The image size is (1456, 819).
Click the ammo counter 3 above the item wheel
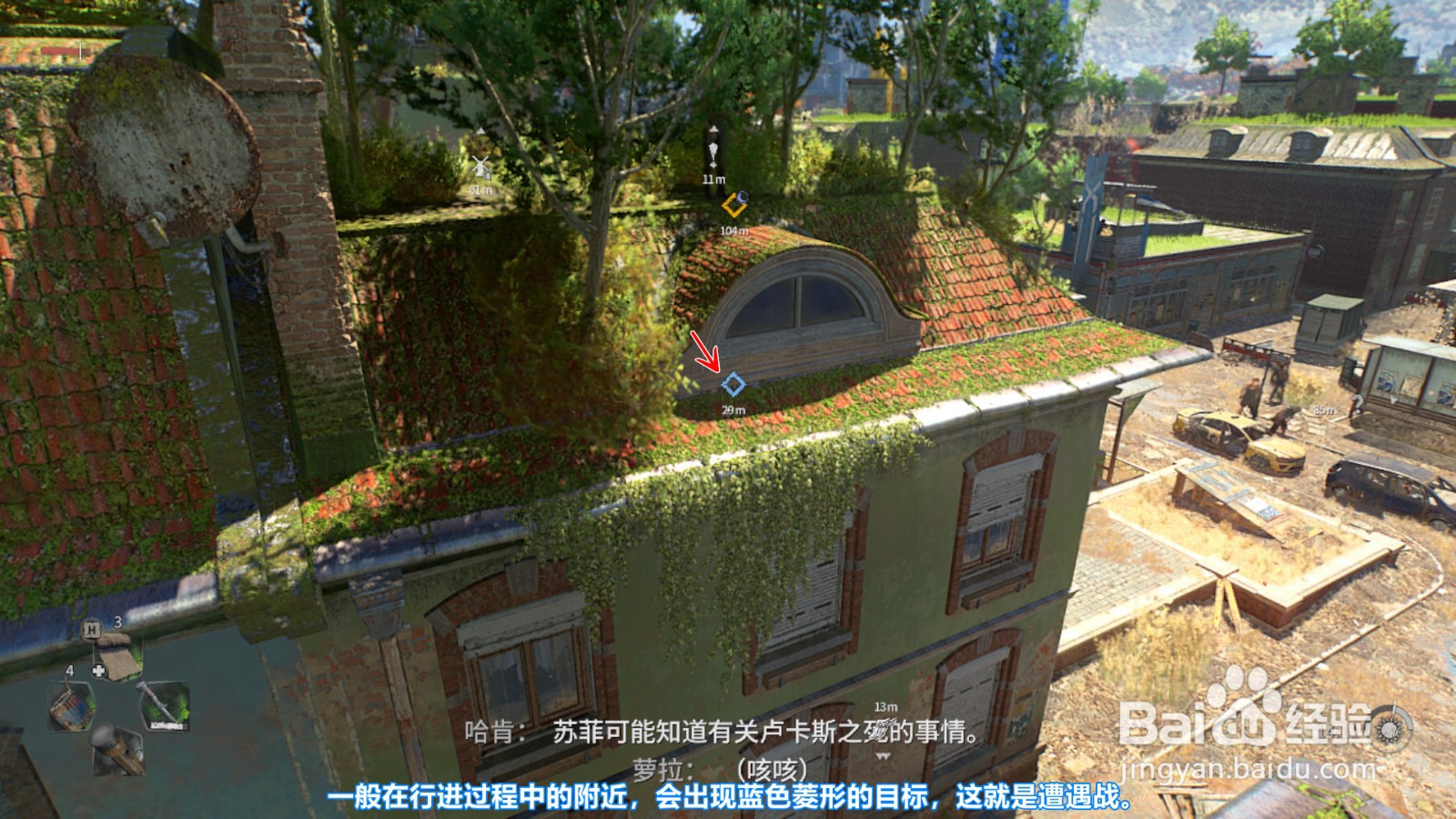point(116,622)
